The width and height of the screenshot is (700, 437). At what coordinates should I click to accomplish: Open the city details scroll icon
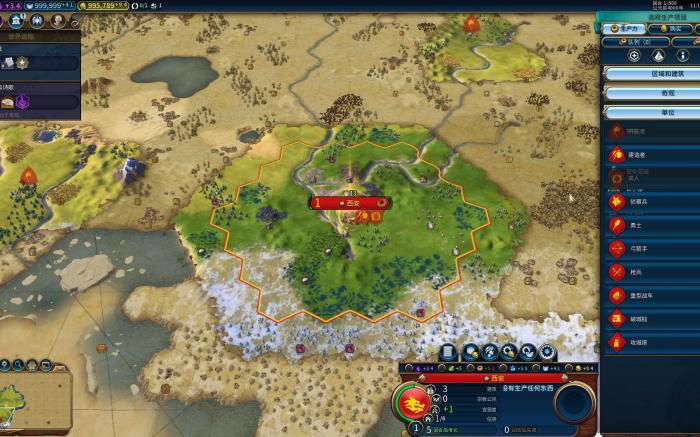click(x=448, y=352)
